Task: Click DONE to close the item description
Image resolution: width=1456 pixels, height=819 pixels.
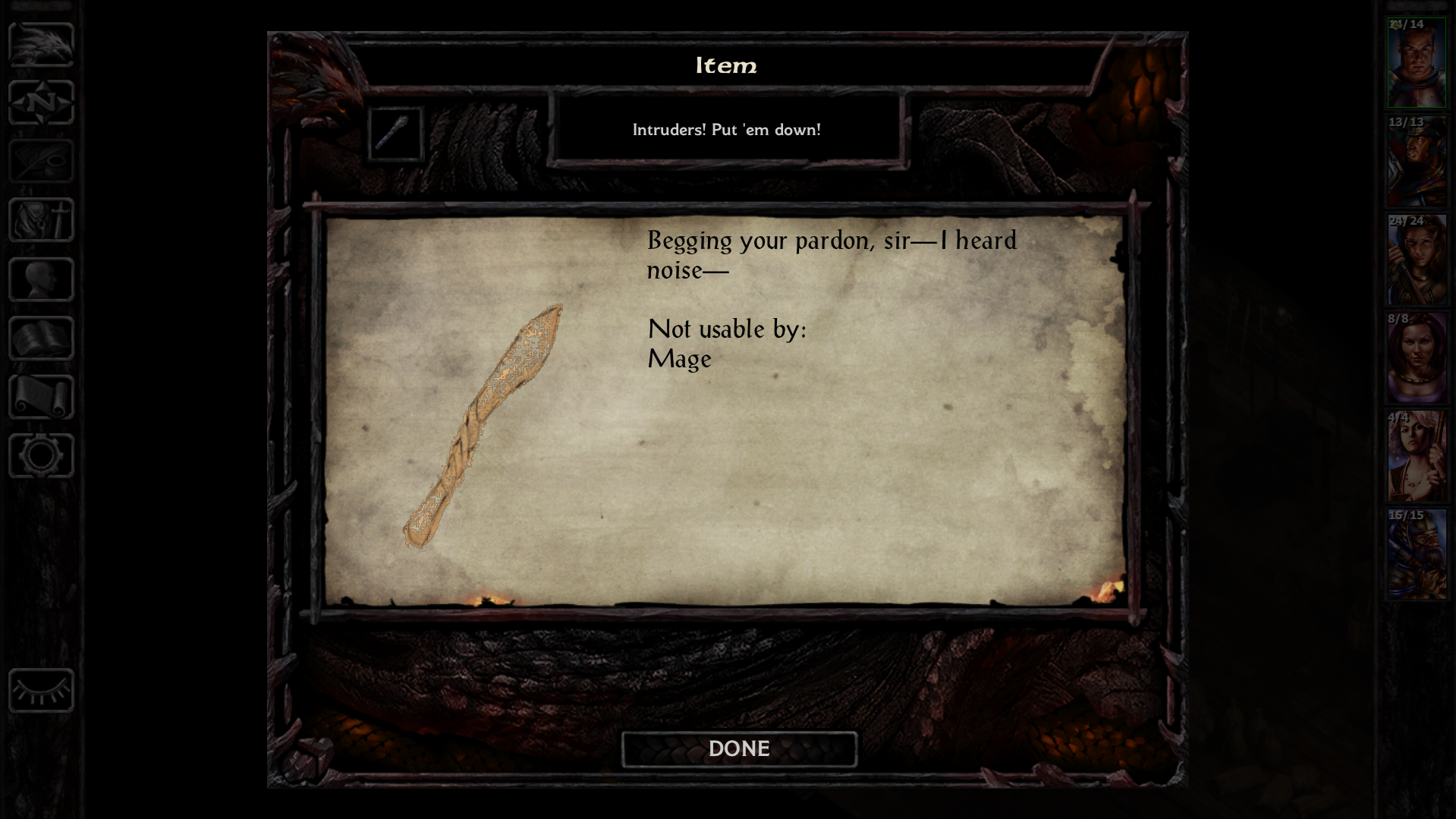Action: pyautogui.click(x=738, y=748)
